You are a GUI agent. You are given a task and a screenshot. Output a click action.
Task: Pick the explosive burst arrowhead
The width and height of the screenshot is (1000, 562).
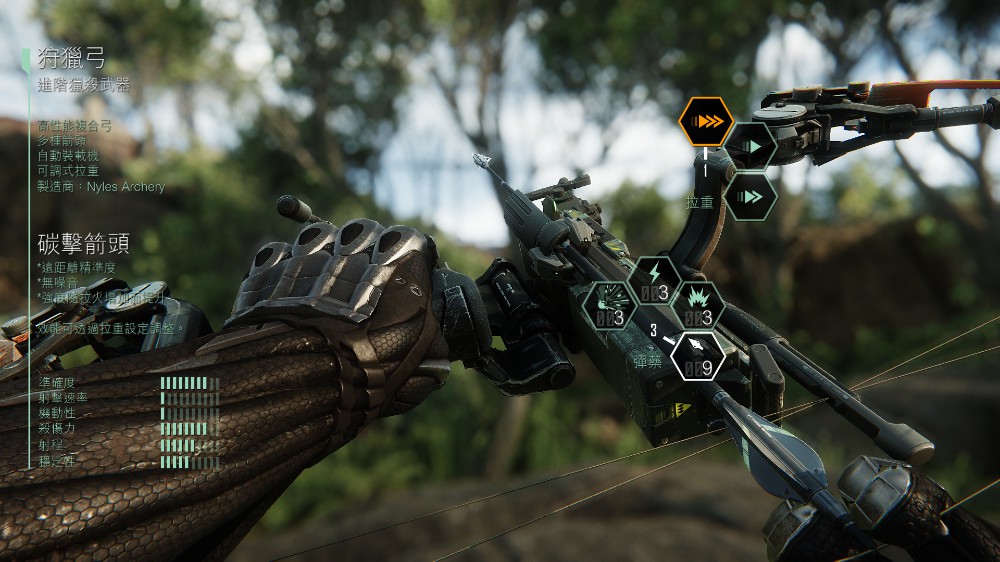tap(698, 306)
